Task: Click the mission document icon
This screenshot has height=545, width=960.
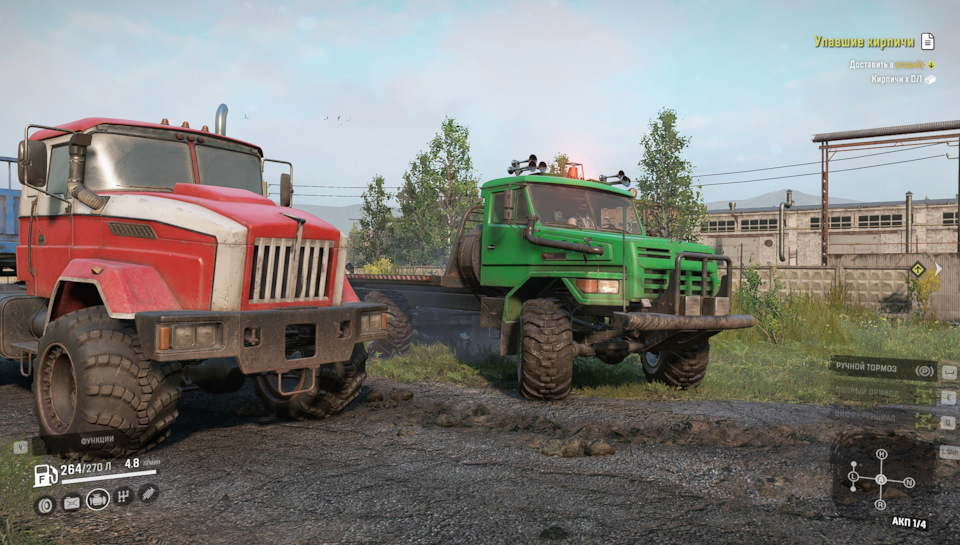Action: [928, 41]
